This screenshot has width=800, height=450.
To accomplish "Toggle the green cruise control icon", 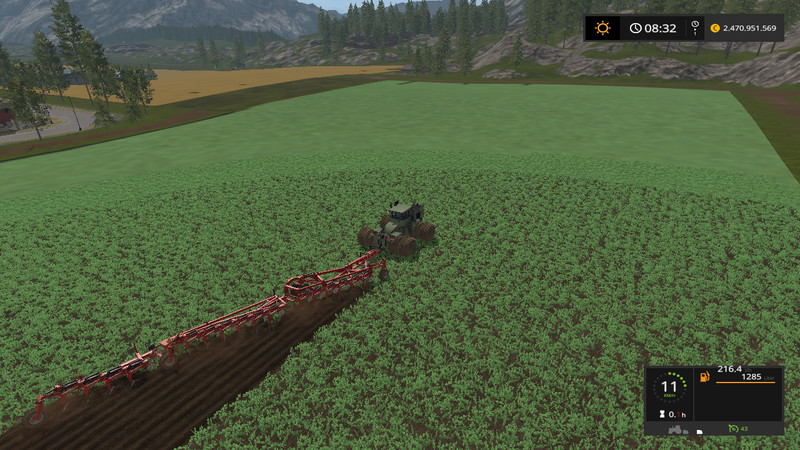I will (x=732, y=429).
